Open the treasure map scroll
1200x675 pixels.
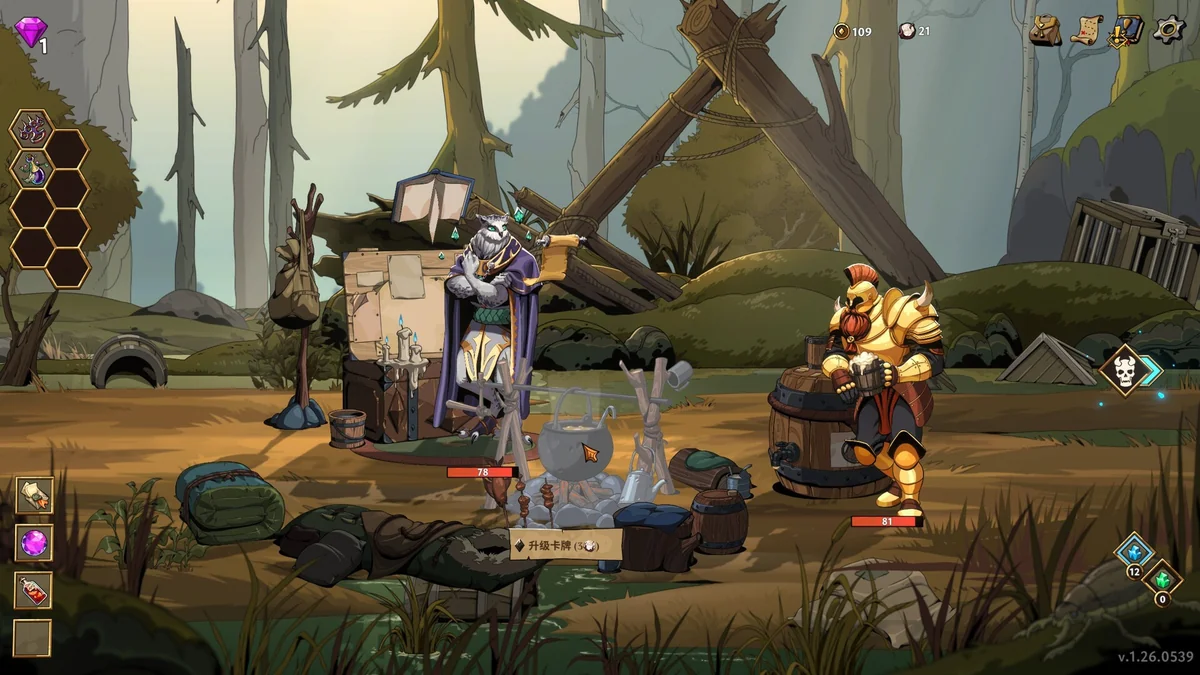1086,30
